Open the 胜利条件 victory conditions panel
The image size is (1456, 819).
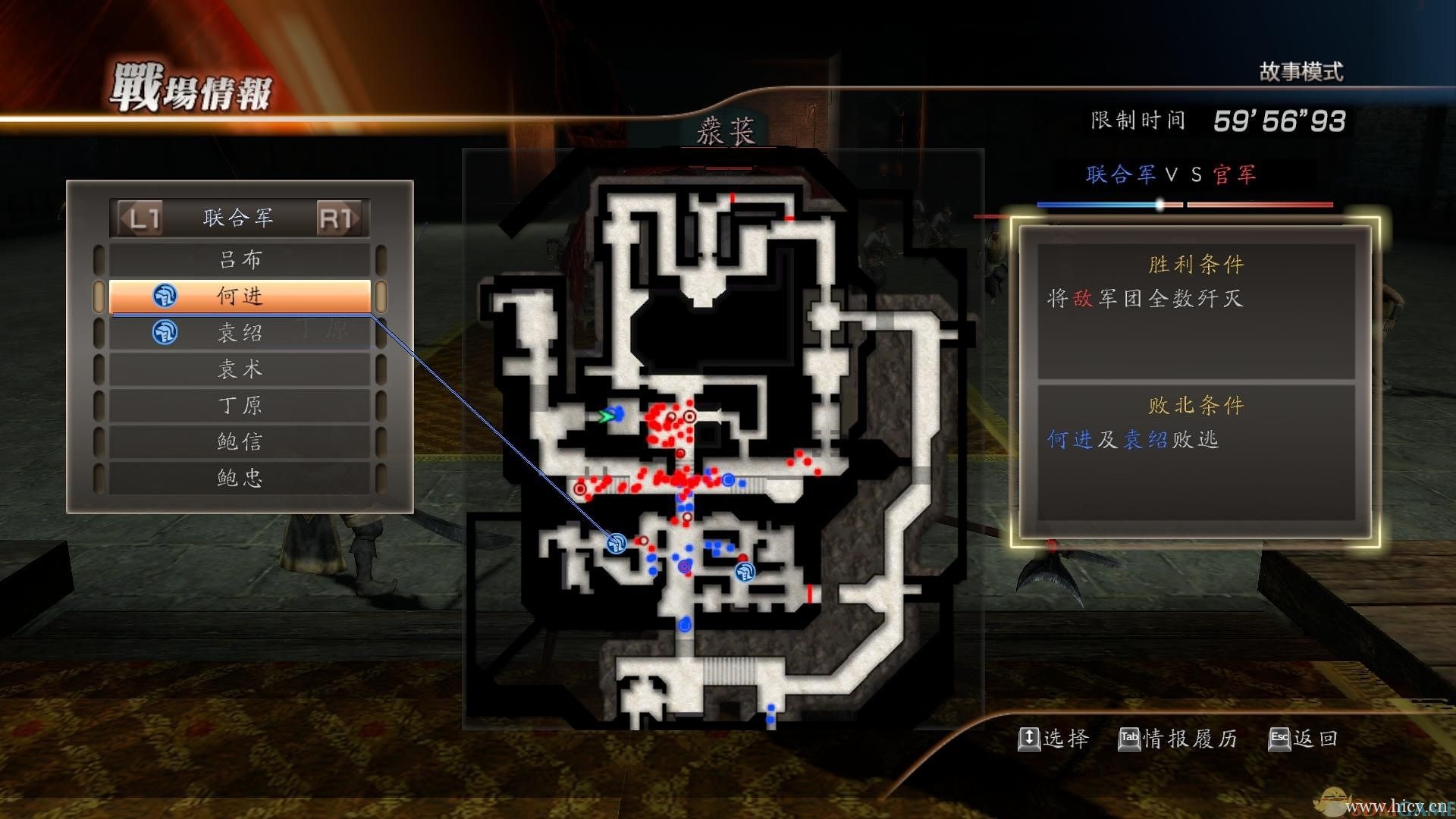coord(1195,311)
